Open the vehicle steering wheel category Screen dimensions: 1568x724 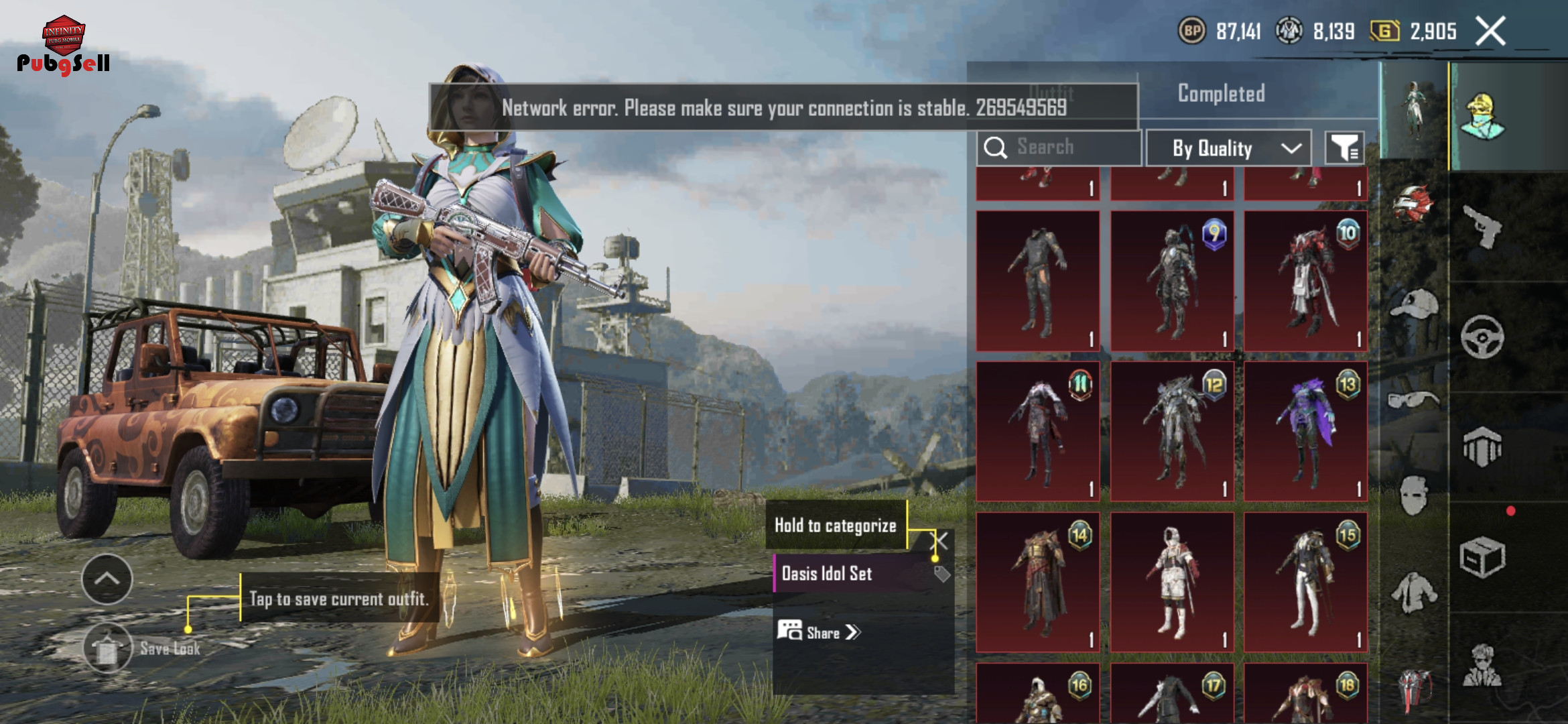coord(1482,337)
